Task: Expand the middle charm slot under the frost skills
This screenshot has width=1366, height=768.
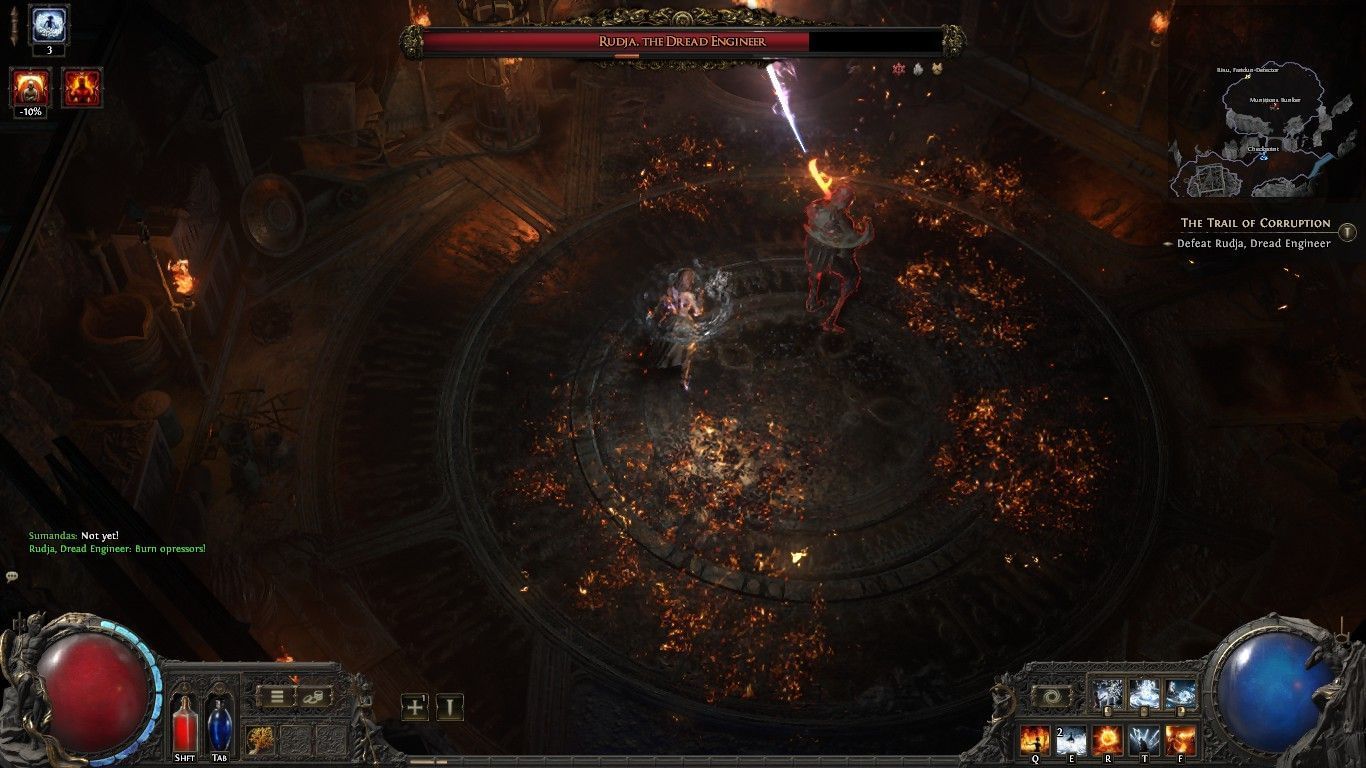Action: [1143, 710]
